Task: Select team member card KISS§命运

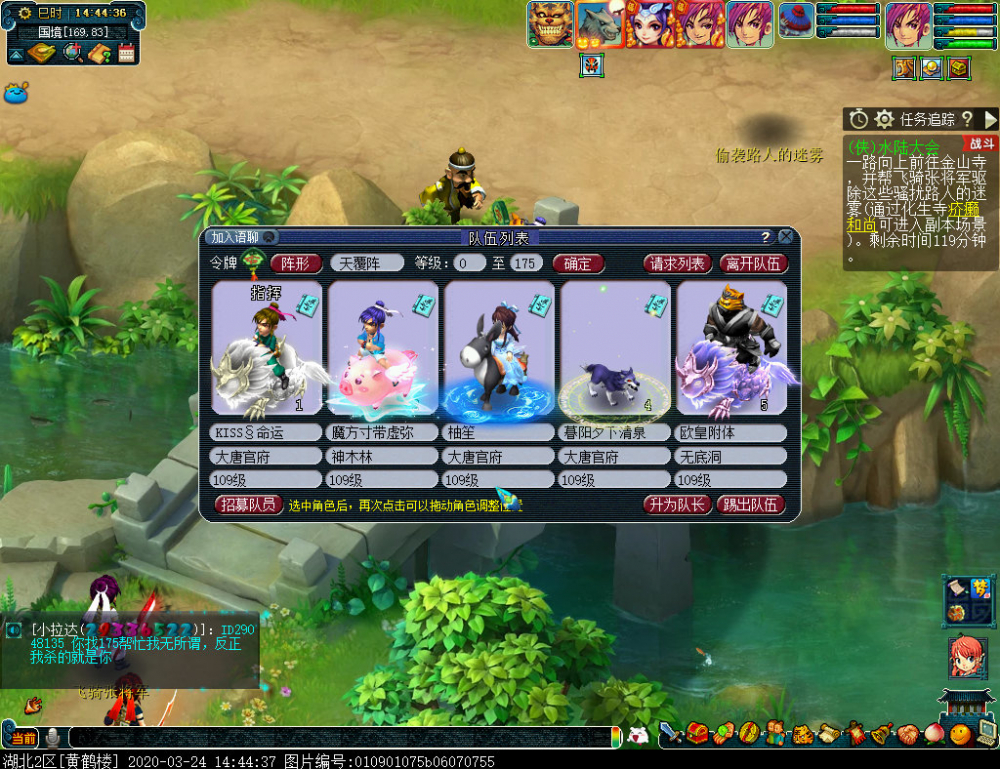Action: click(267, 348)
